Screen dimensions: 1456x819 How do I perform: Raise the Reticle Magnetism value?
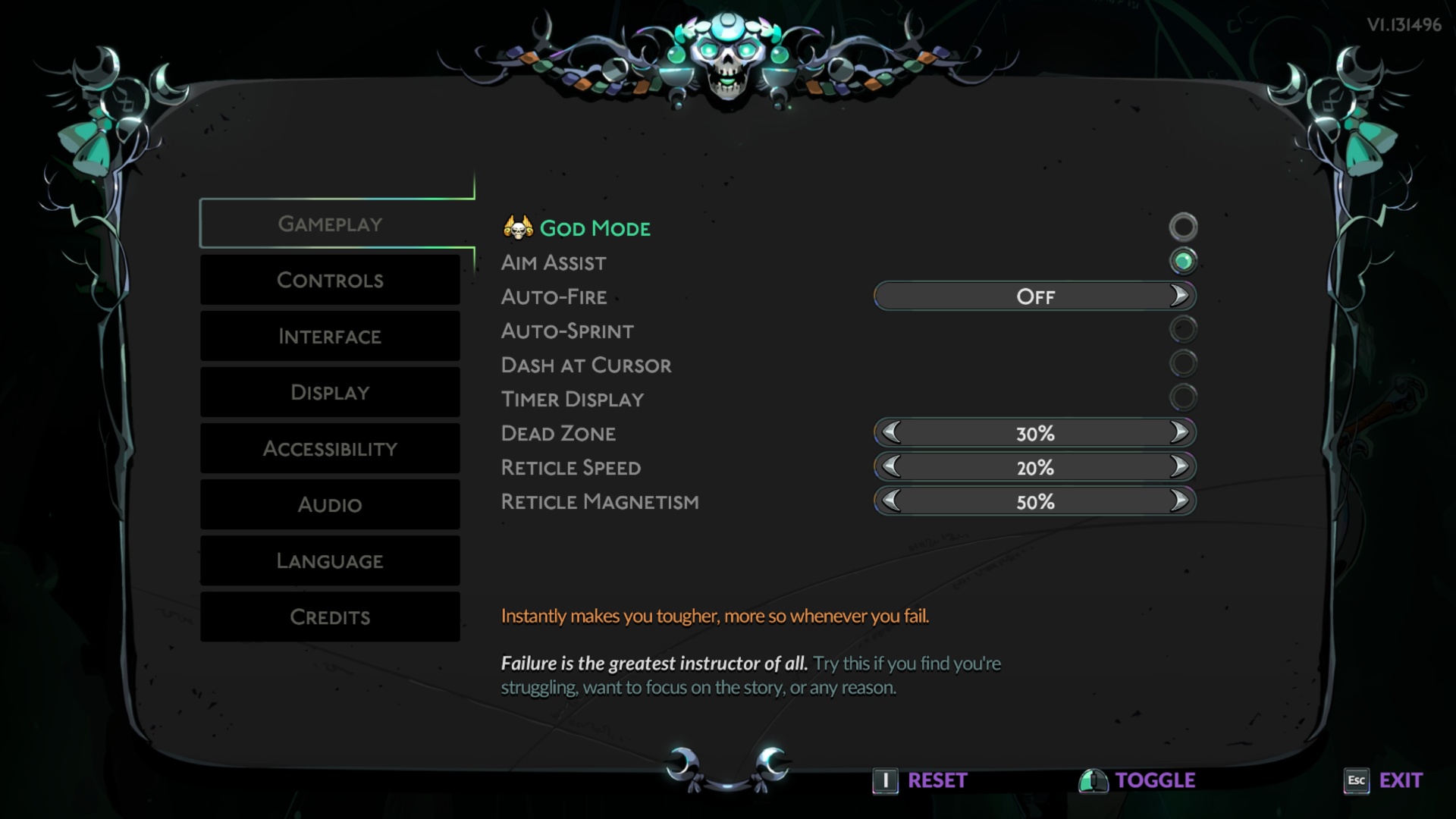point(1179,500)
